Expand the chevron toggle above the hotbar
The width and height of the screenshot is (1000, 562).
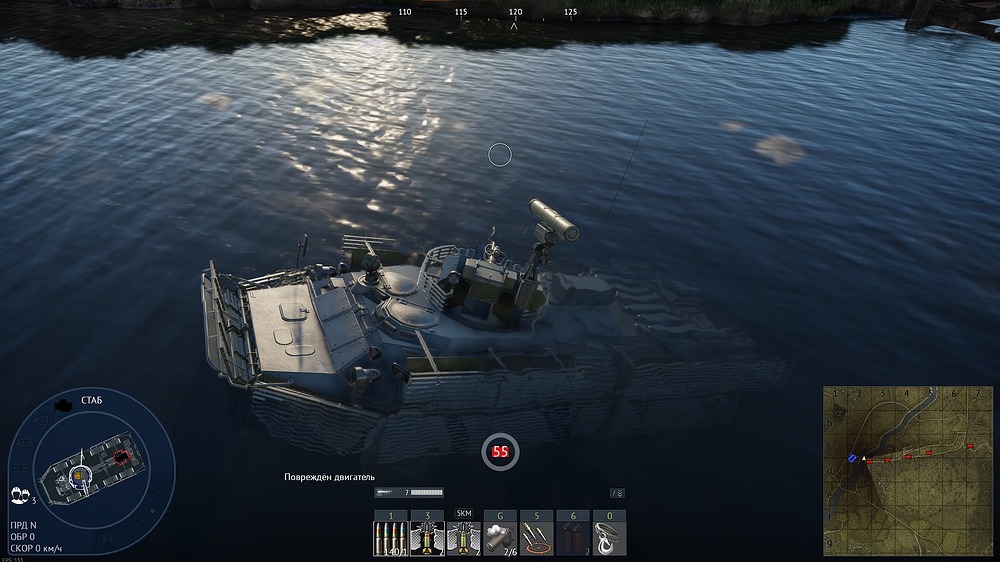[x=618, y=493]
